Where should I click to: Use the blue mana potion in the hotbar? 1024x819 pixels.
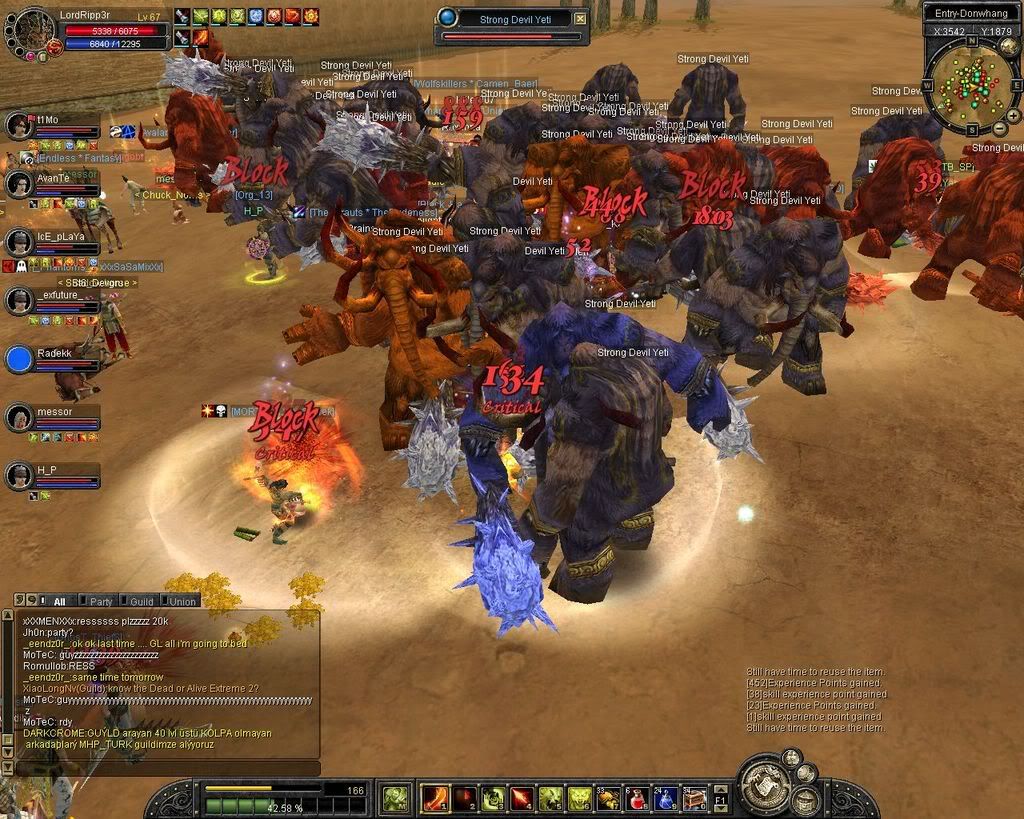(x=665, y=798)
